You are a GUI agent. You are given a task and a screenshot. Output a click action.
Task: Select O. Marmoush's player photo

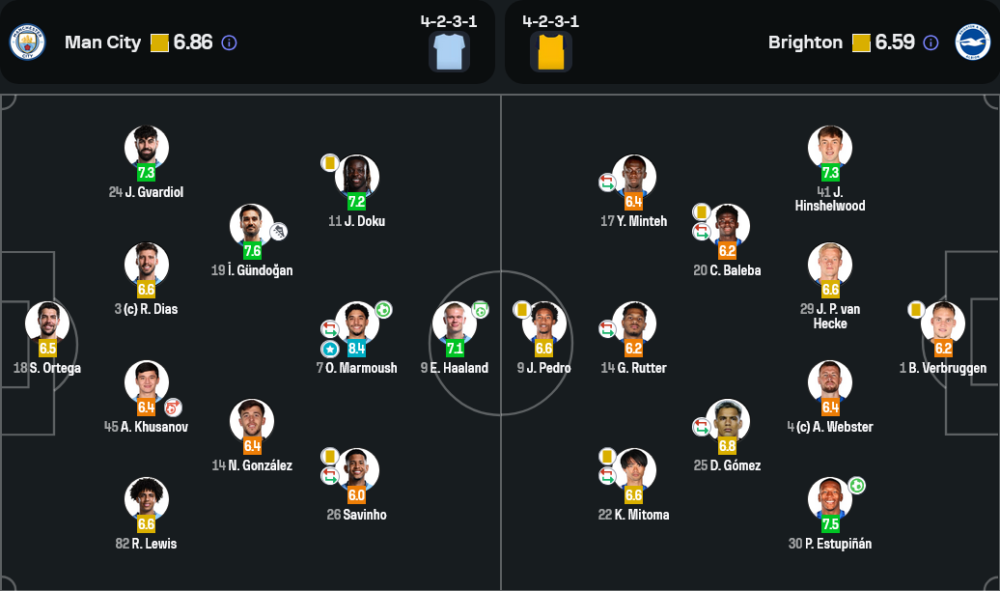(356, 324)
